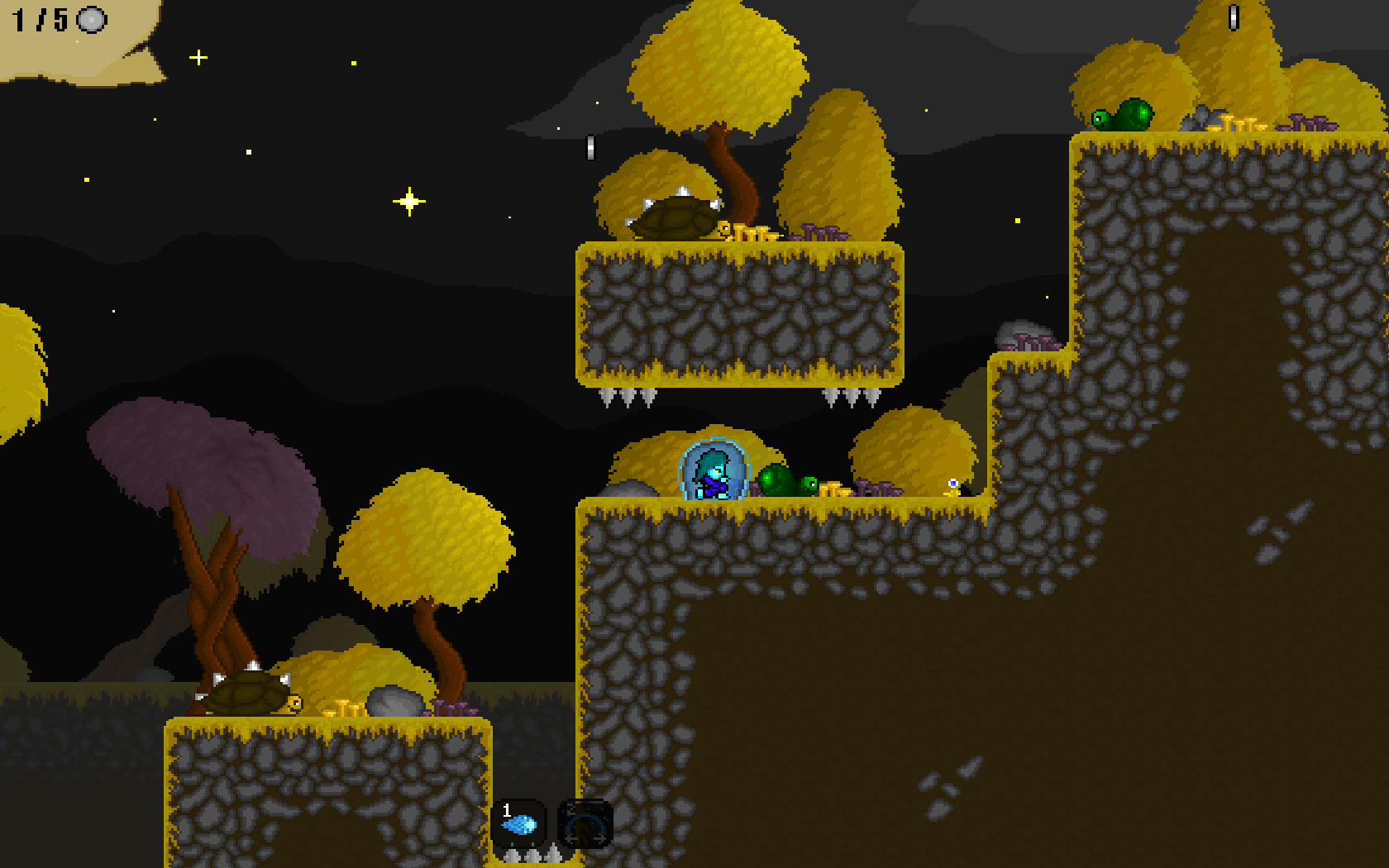Activate the dimmed shield bubble ability
Screen dimensions: 1389x868
point(585,823)
